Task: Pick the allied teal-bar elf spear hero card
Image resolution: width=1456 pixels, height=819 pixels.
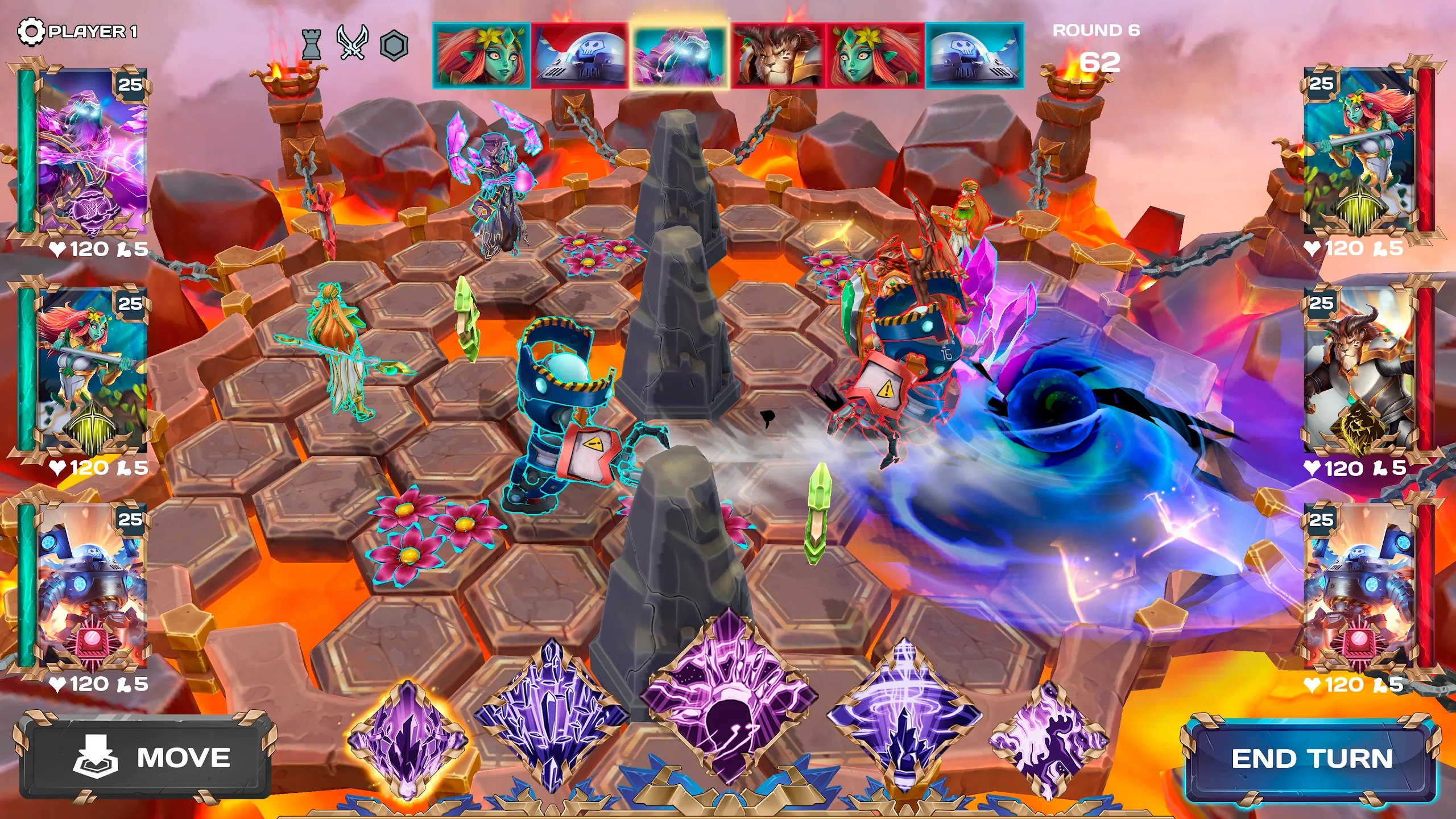Action: pos(91,371)
